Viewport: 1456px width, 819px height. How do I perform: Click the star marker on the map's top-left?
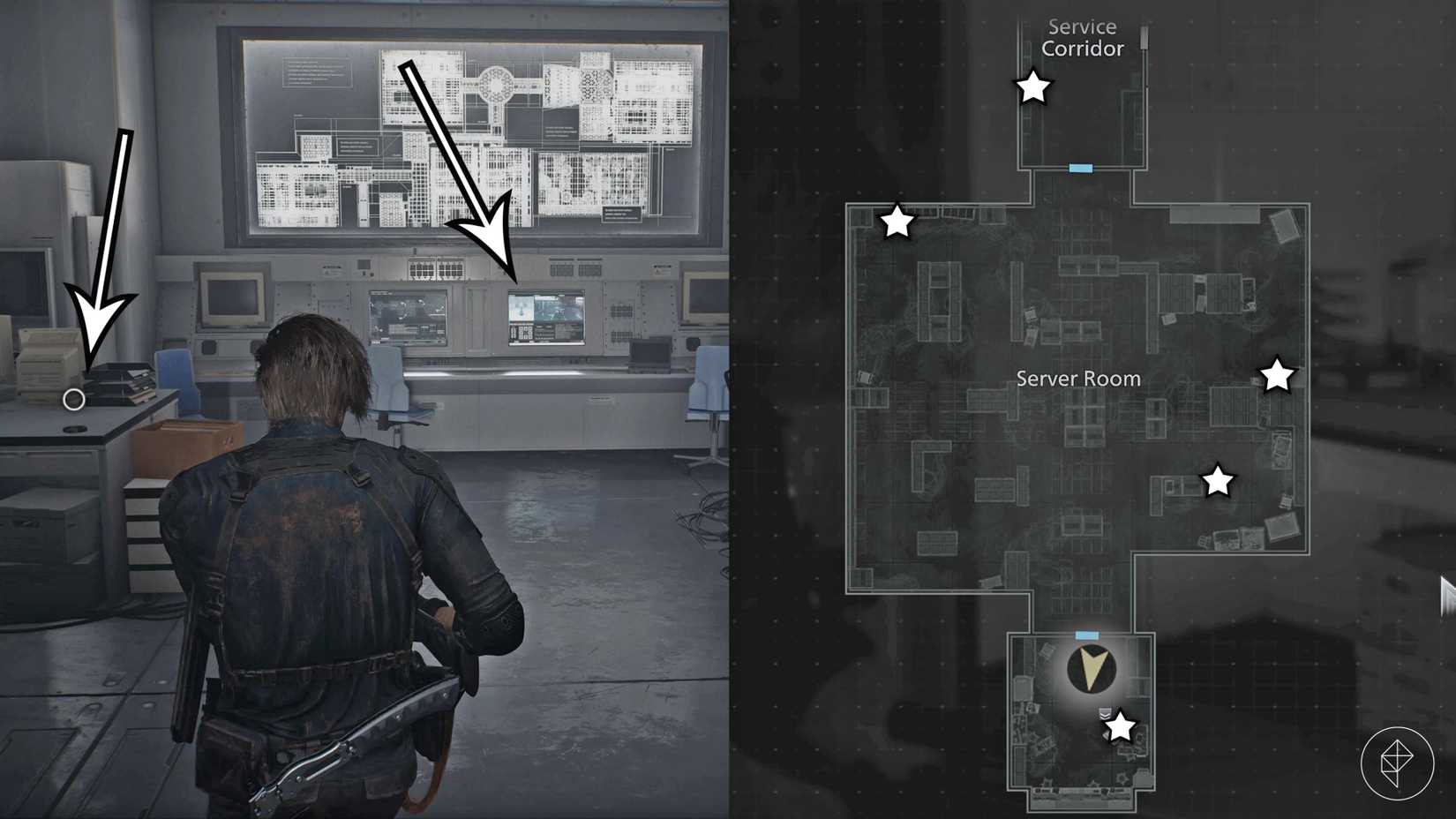point(897,223)
